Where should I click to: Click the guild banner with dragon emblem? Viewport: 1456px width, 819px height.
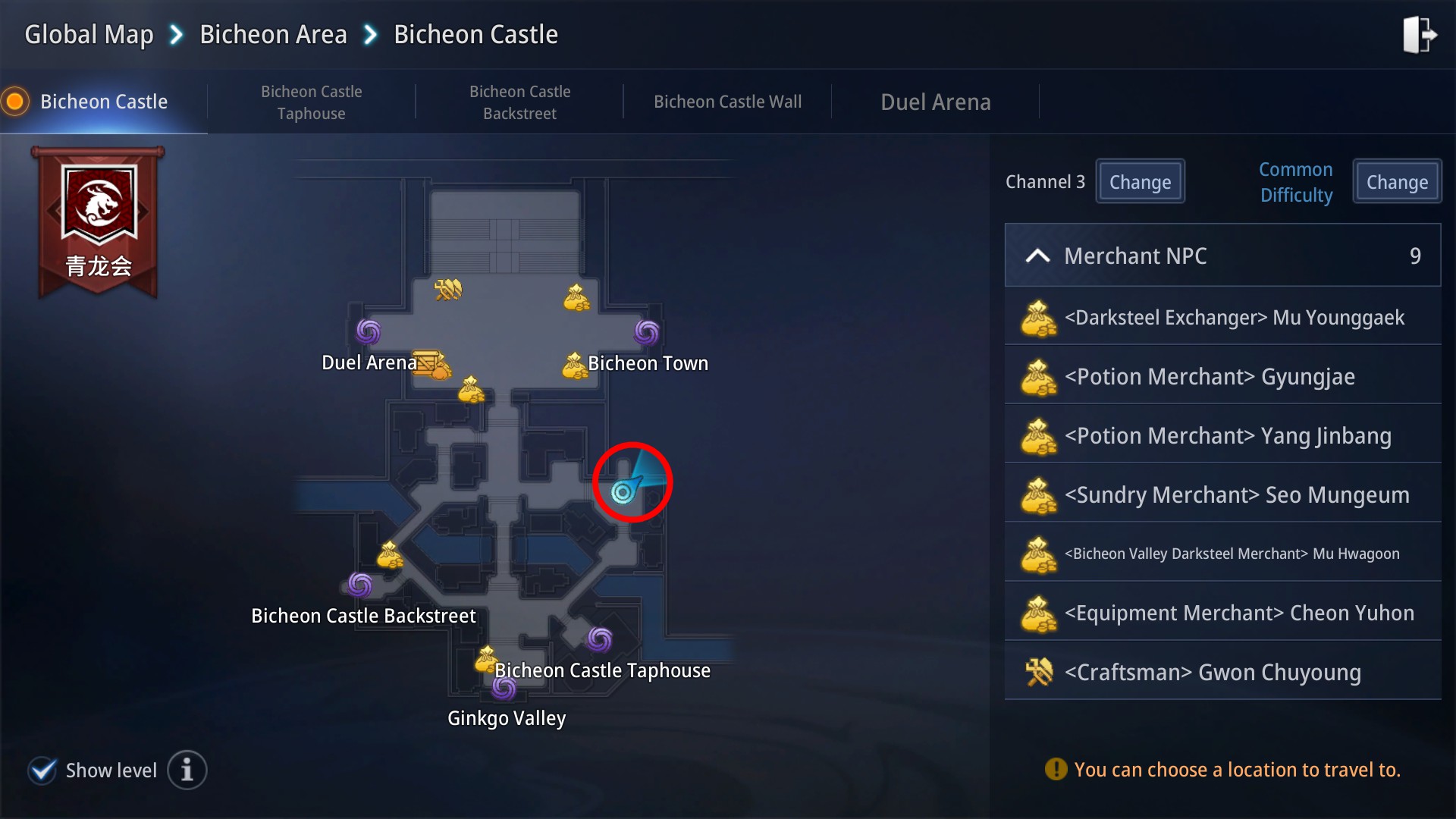pyautogui.click(x=97, y=220)
